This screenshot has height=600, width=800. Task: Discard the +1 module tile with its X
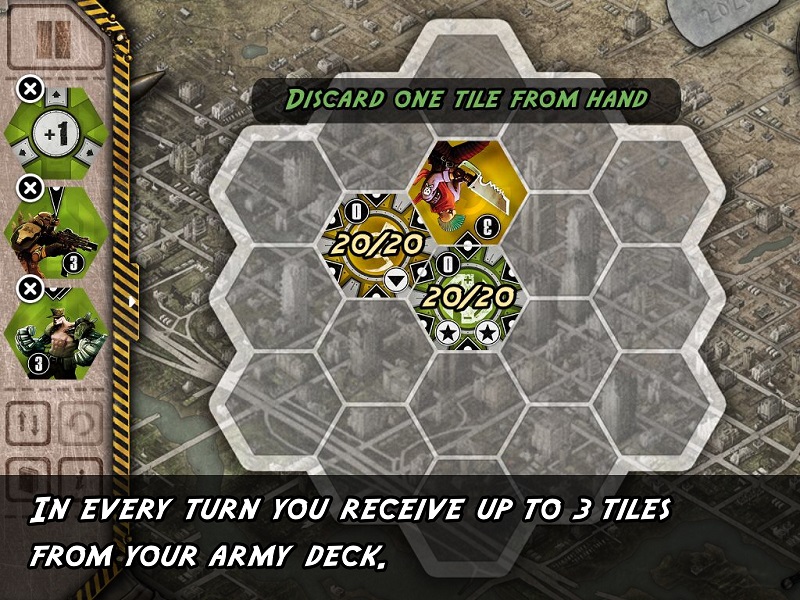30,90
